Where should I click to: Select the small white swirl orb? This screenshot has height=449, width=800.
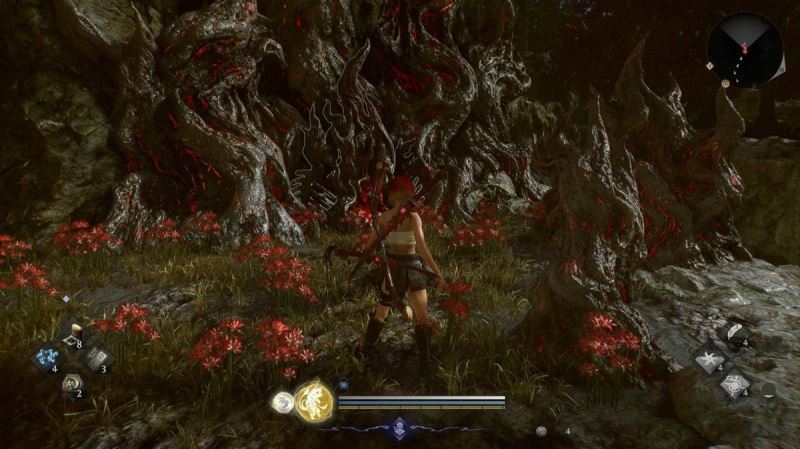(282, 403)
